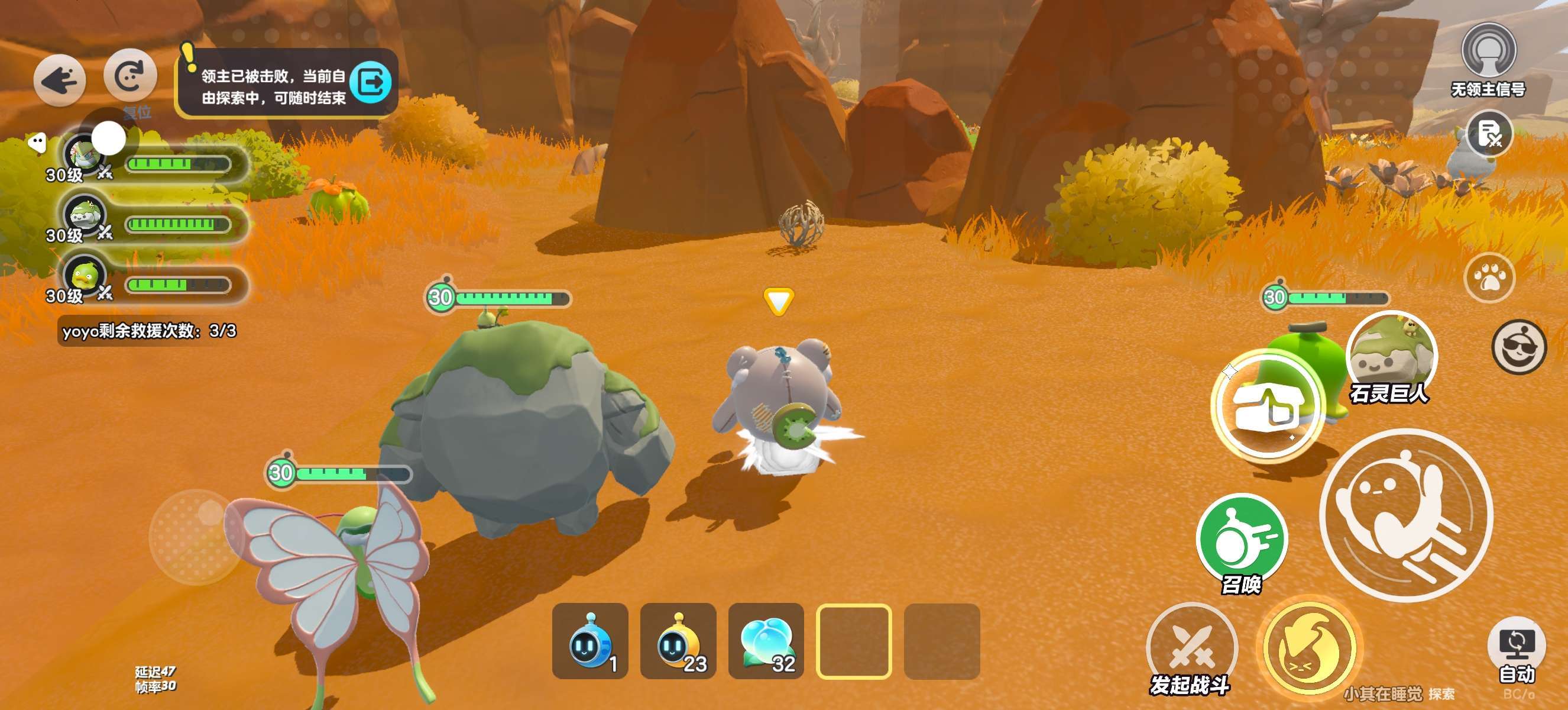Use the yellow robot ball item slot
The image size is (1568, 710).
pyautogui.click(x=678, y=641)
